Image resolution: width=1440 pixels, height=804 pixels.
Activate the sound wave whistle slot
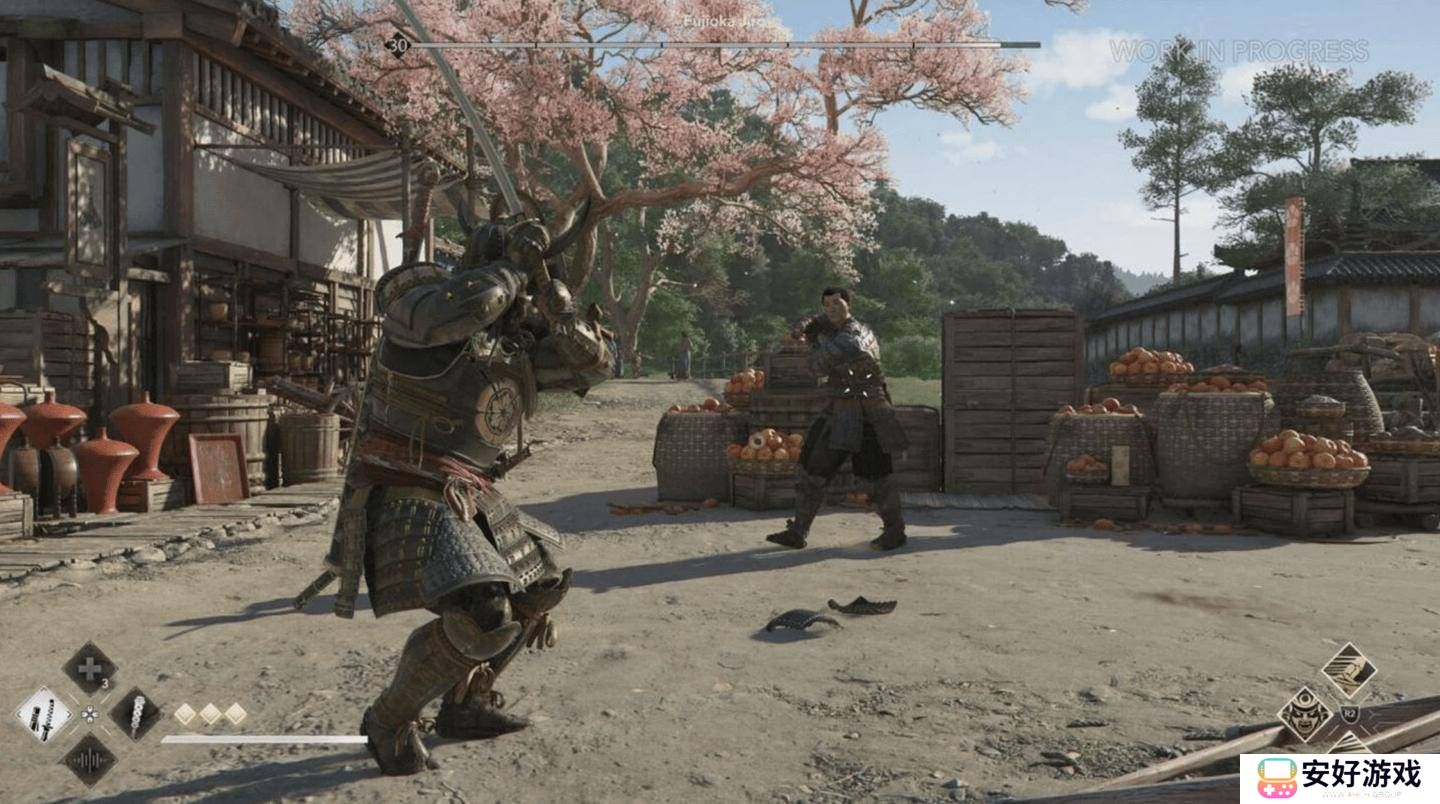[x=90, y=760]
